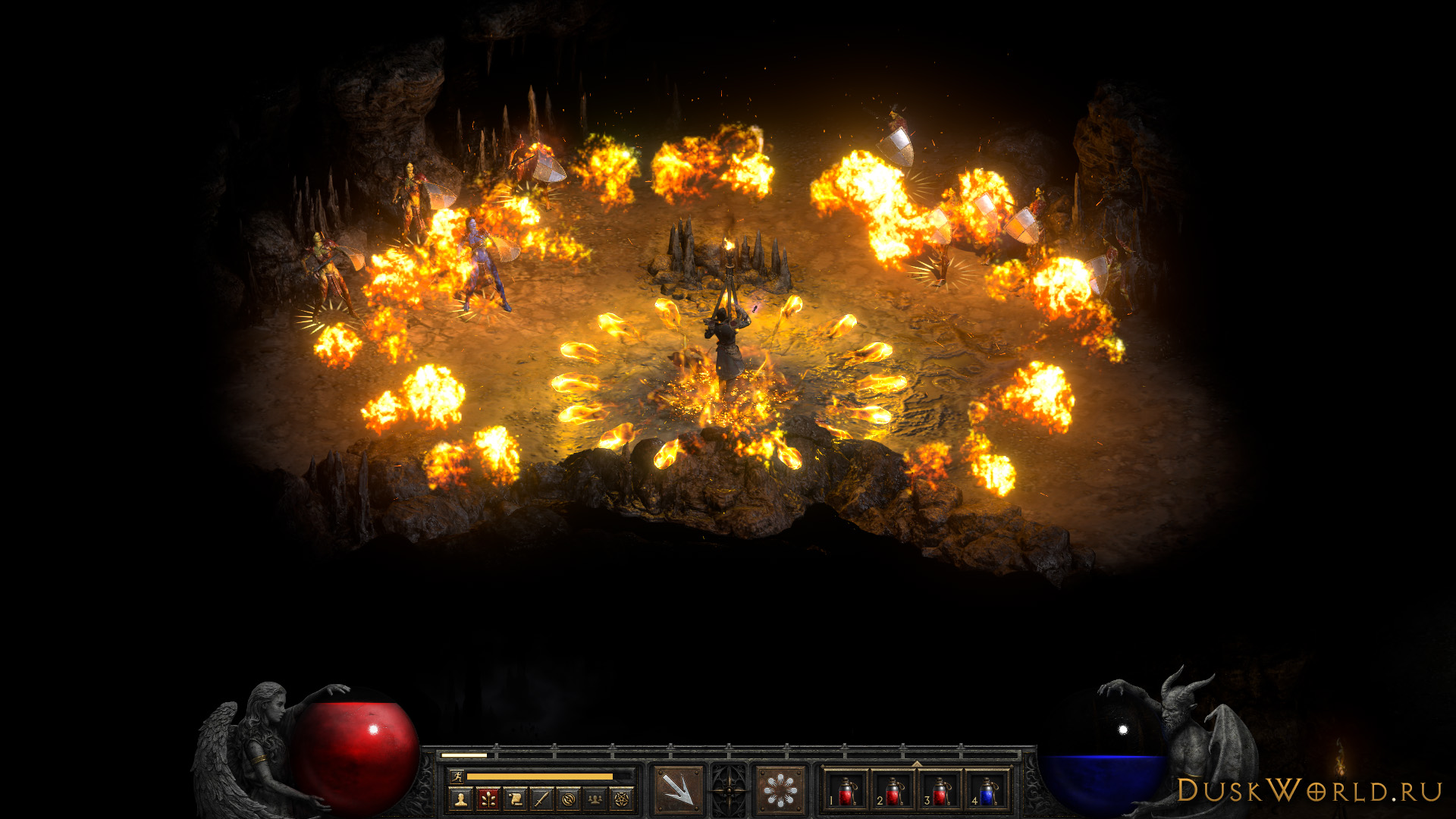This screenshot has width=1456, height=819.
Task: Open the character sheet bust icon
Action: (x=460, y=799)
